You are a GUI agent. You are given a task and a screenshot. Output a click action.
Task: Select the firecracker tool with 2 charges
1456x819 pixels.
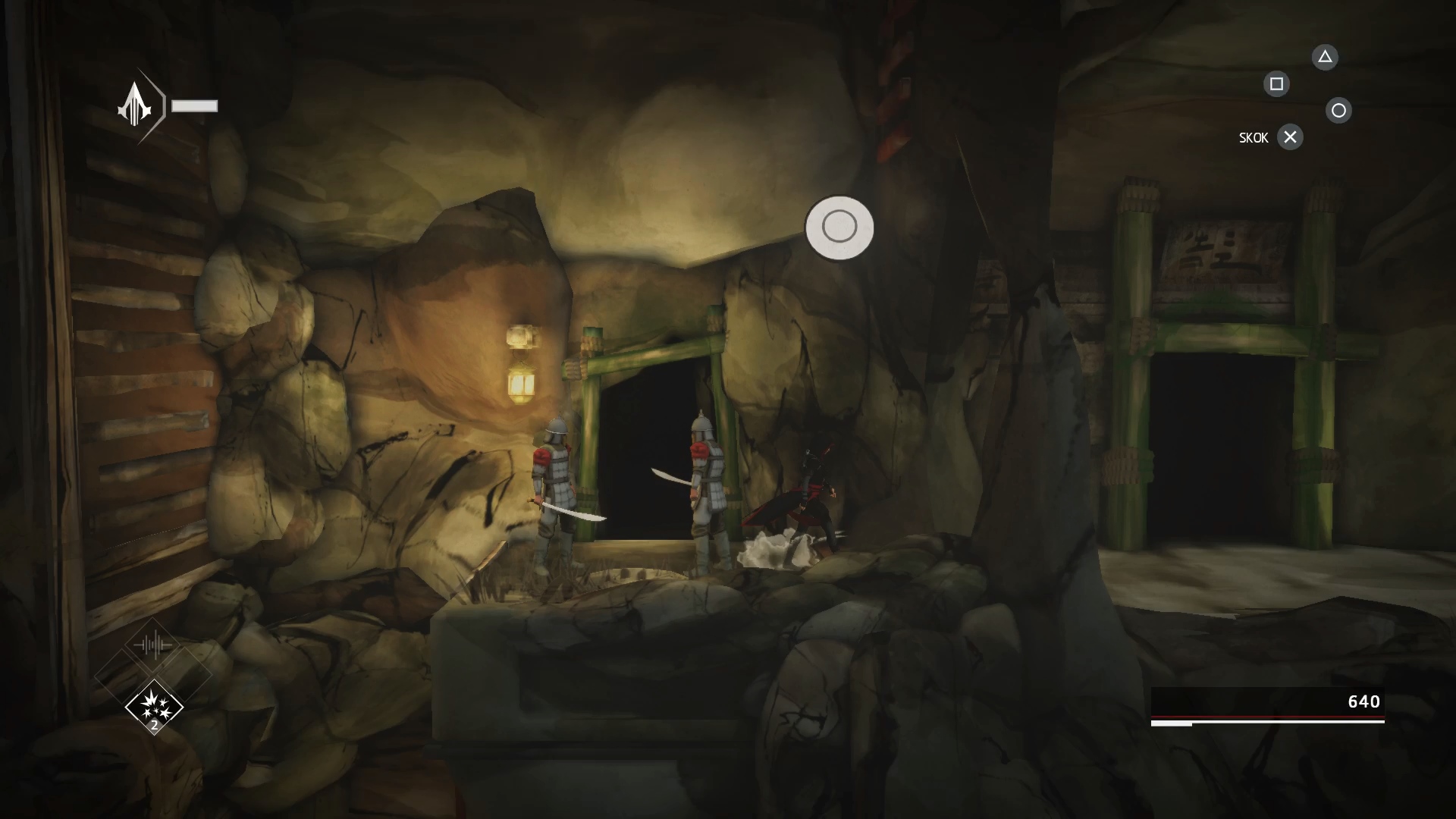(x=154, y=707)
